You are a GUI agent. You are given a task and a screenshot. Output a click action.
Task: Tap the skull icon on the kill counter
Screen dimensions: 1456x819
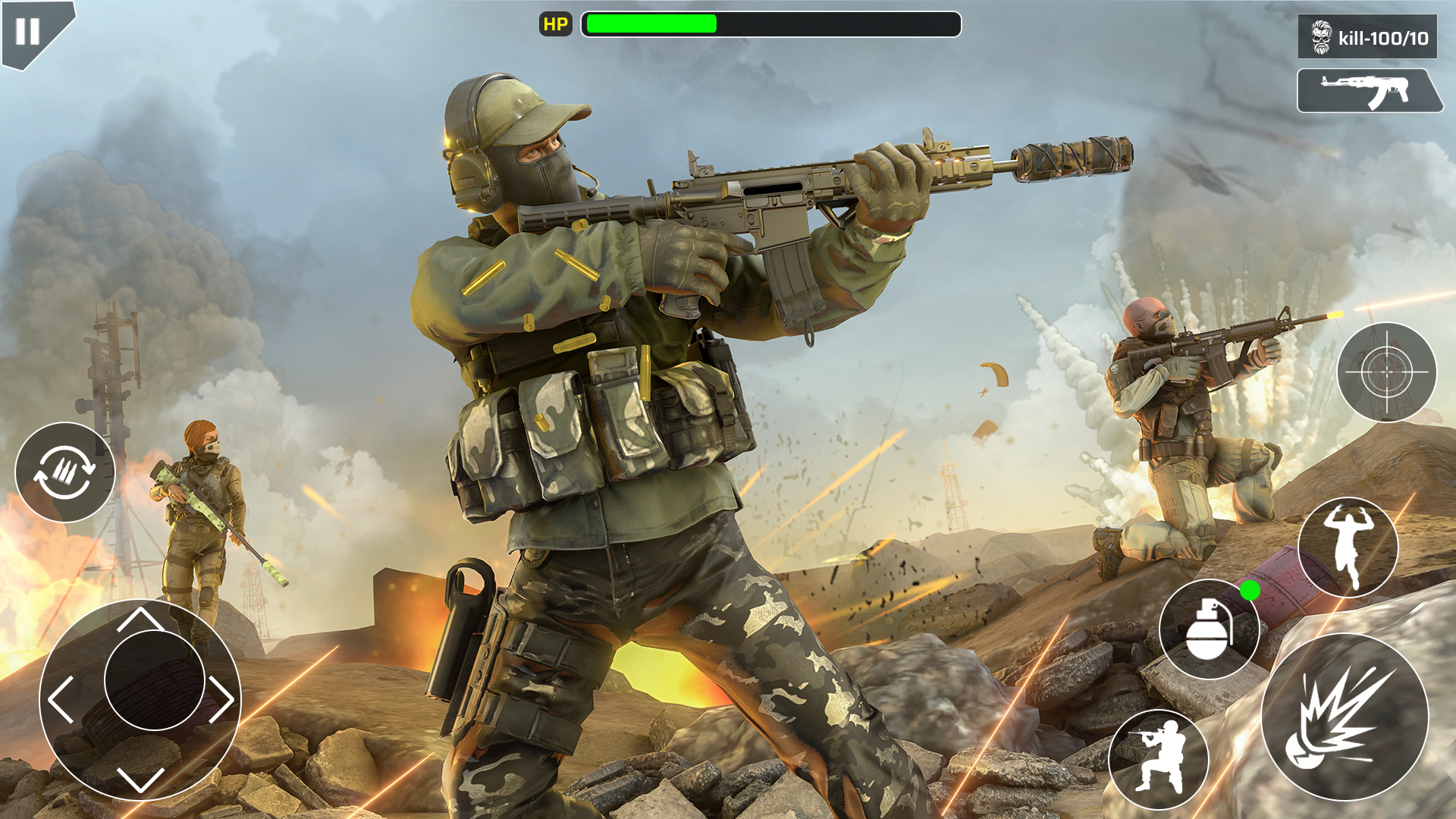coord(1322,34)
